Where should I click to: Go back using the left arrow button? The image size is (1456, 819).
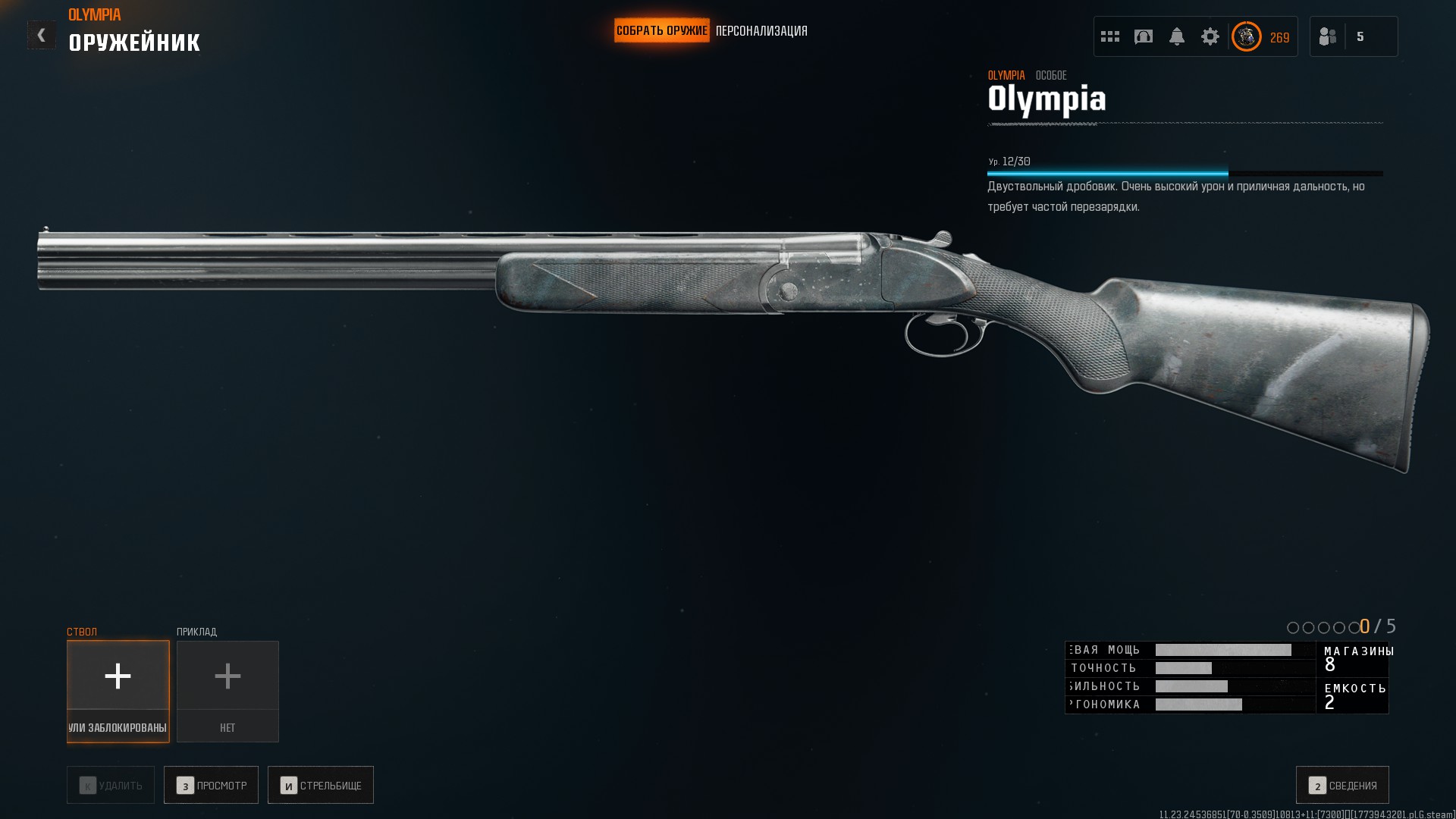pyautogui.click(x=42, y=35)
